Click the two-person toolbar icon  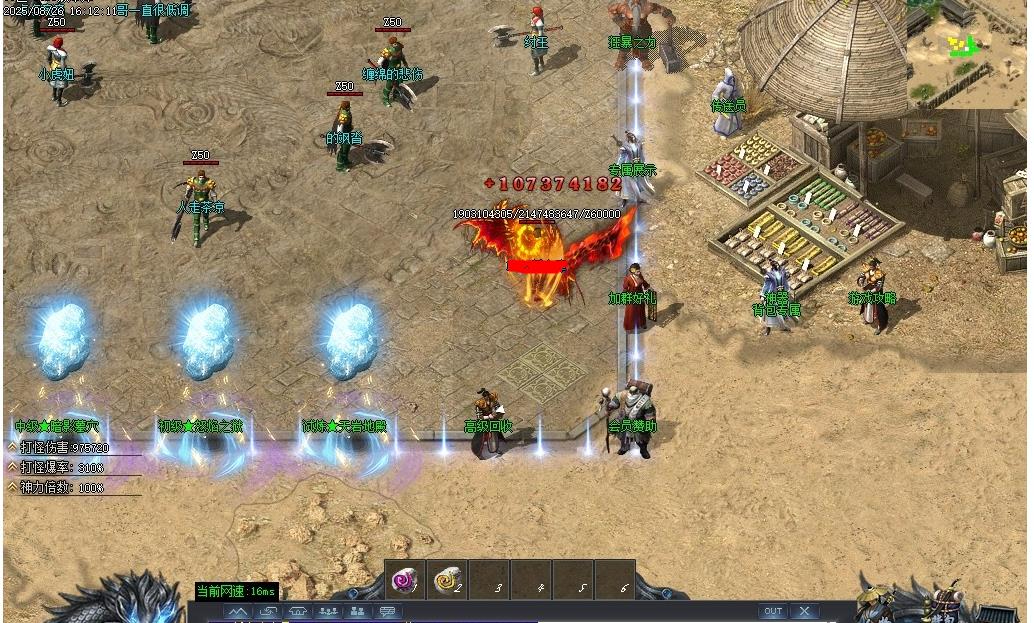(x=357, y=611)
